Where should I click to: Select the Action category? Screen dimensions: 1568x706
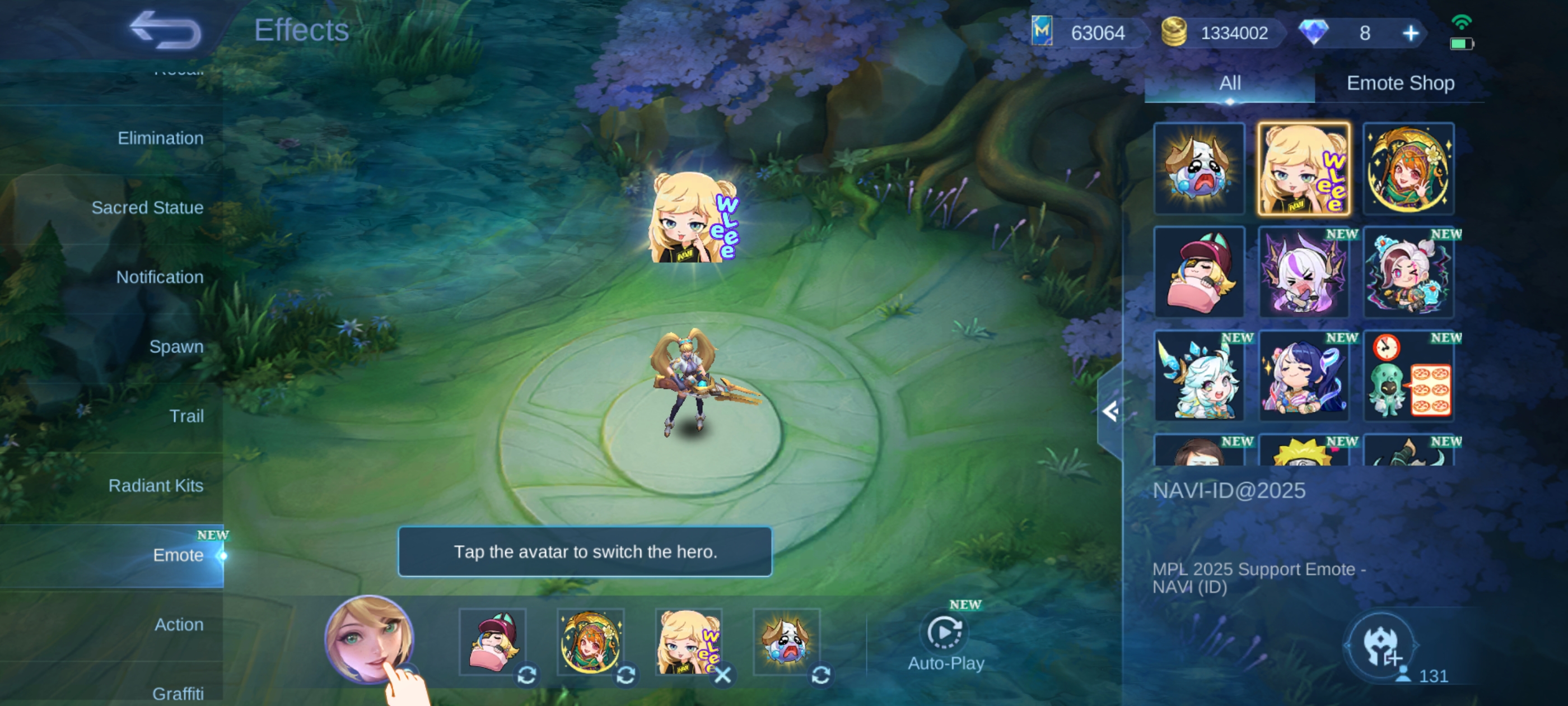coord(178,624)
